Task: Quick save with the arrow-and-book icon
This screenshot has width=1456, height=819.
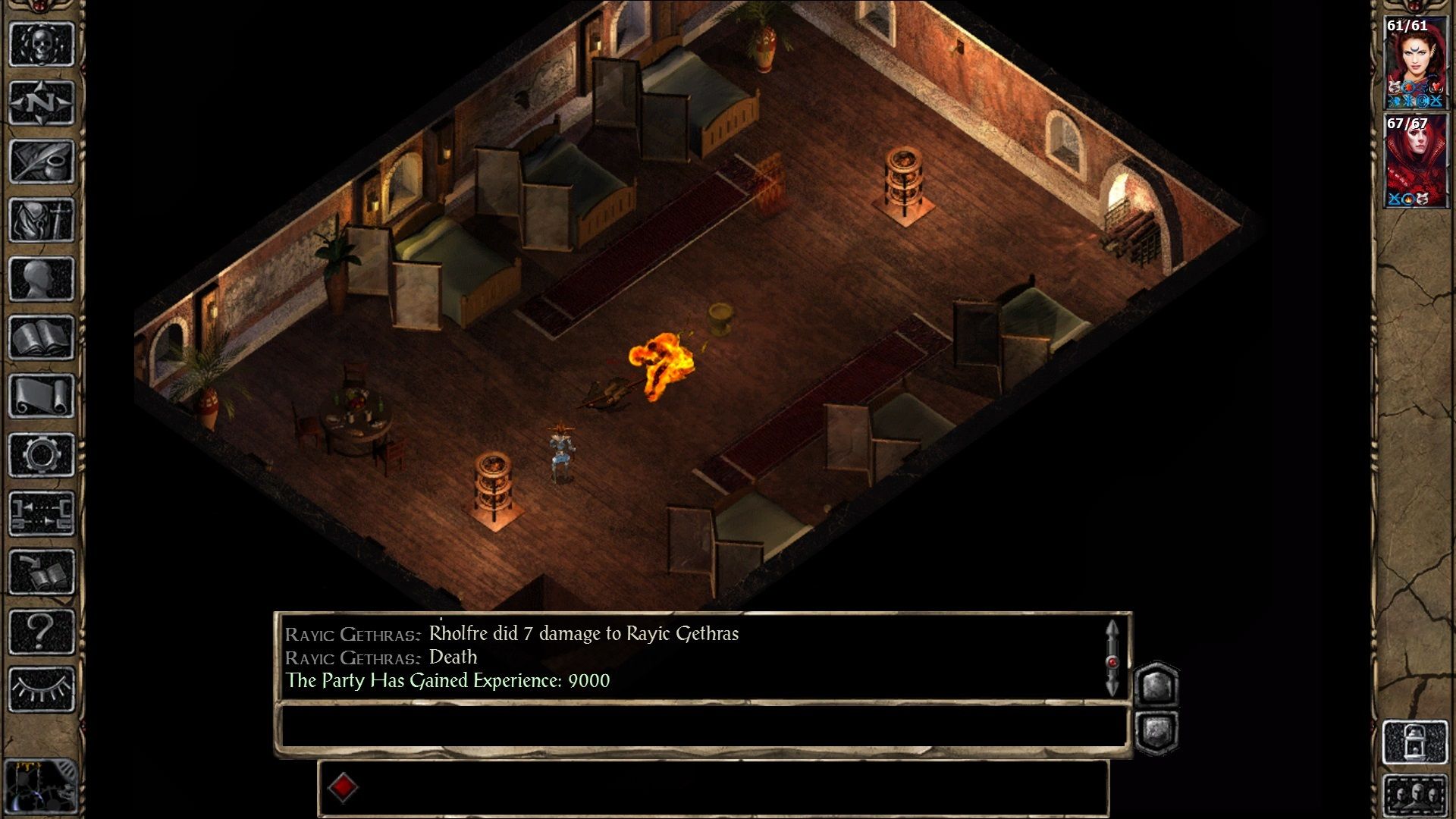Action: pyautogui.click(x=42, y=572)
